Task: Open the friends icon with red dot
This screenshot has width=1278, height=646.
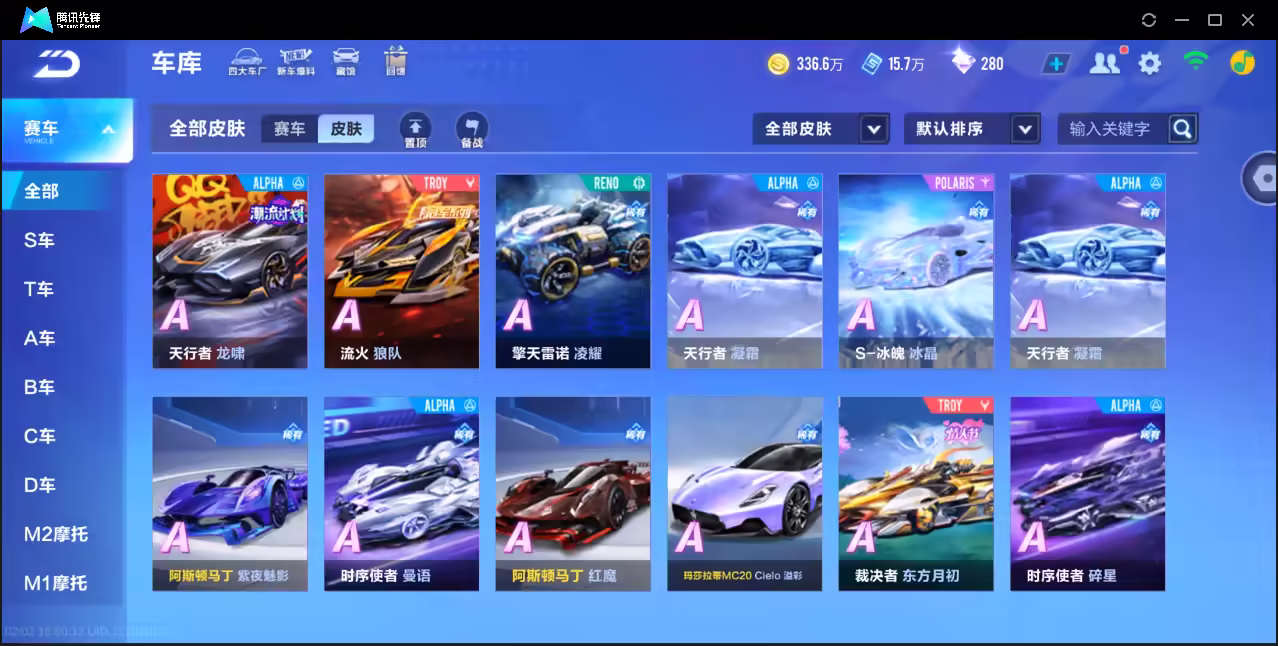Action: click(x=1104, y=64)
